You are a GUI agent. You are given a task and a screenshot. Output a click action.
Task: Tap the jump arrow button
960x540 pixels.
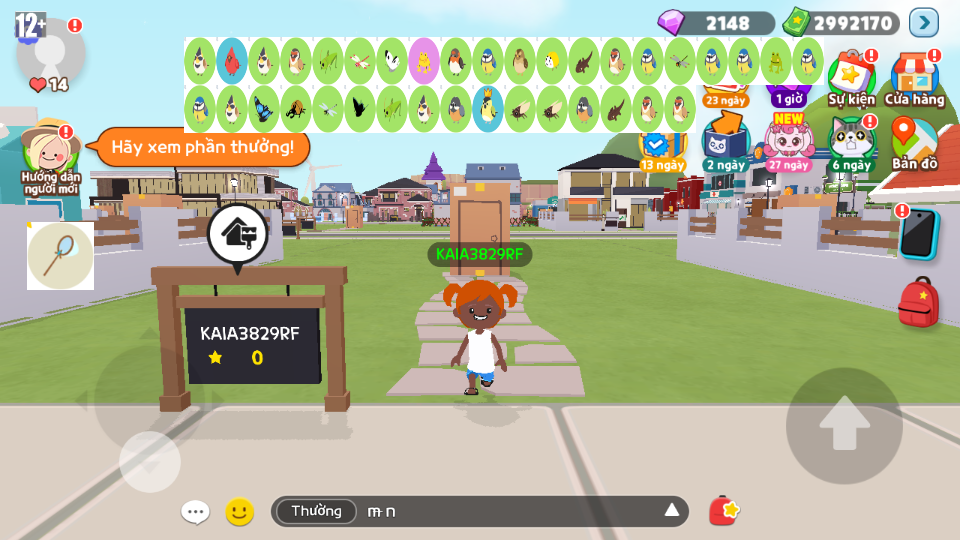(x=844, y=426)
